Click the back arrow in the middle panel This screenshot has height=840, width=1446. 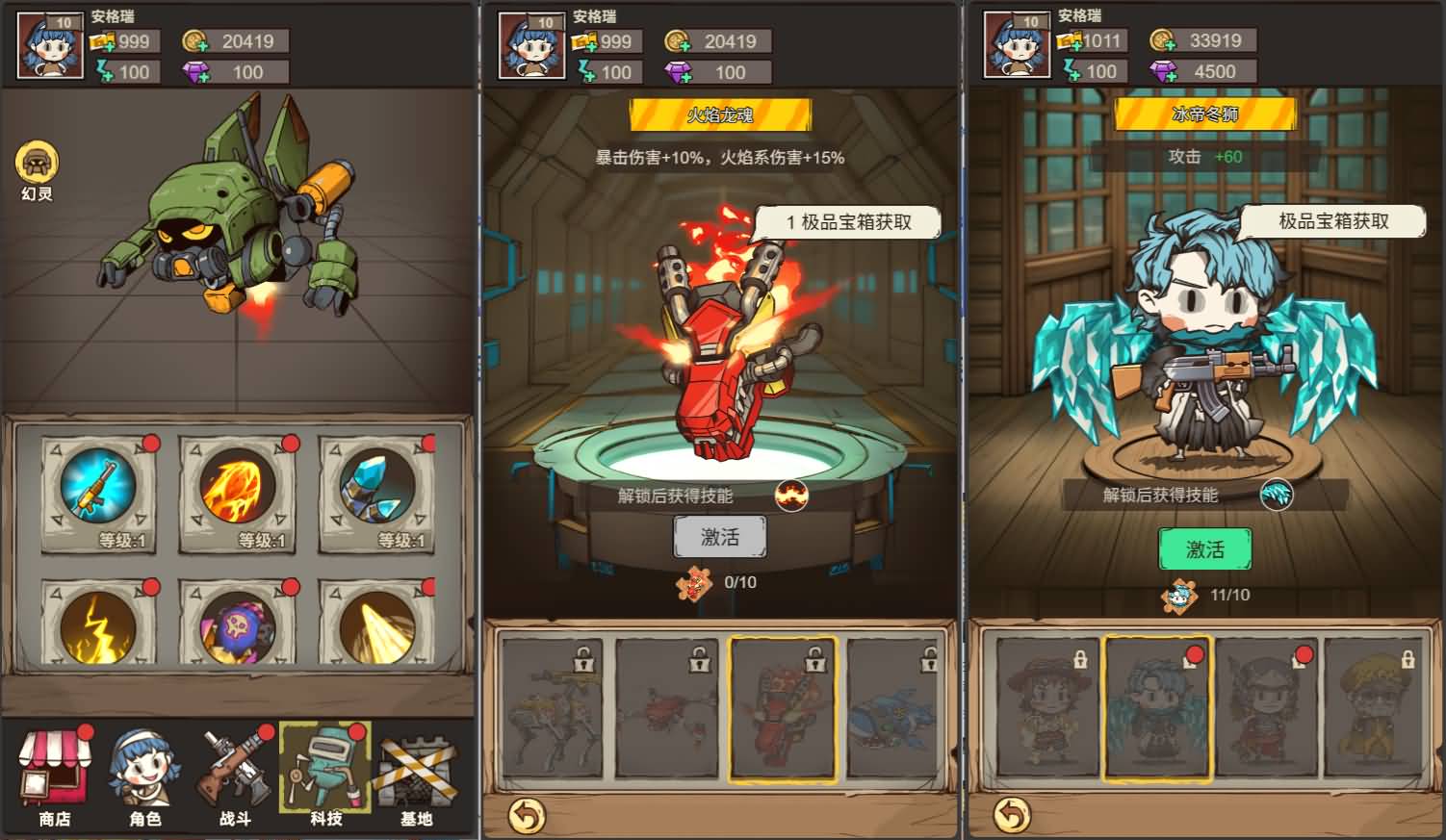click(526, 817)
